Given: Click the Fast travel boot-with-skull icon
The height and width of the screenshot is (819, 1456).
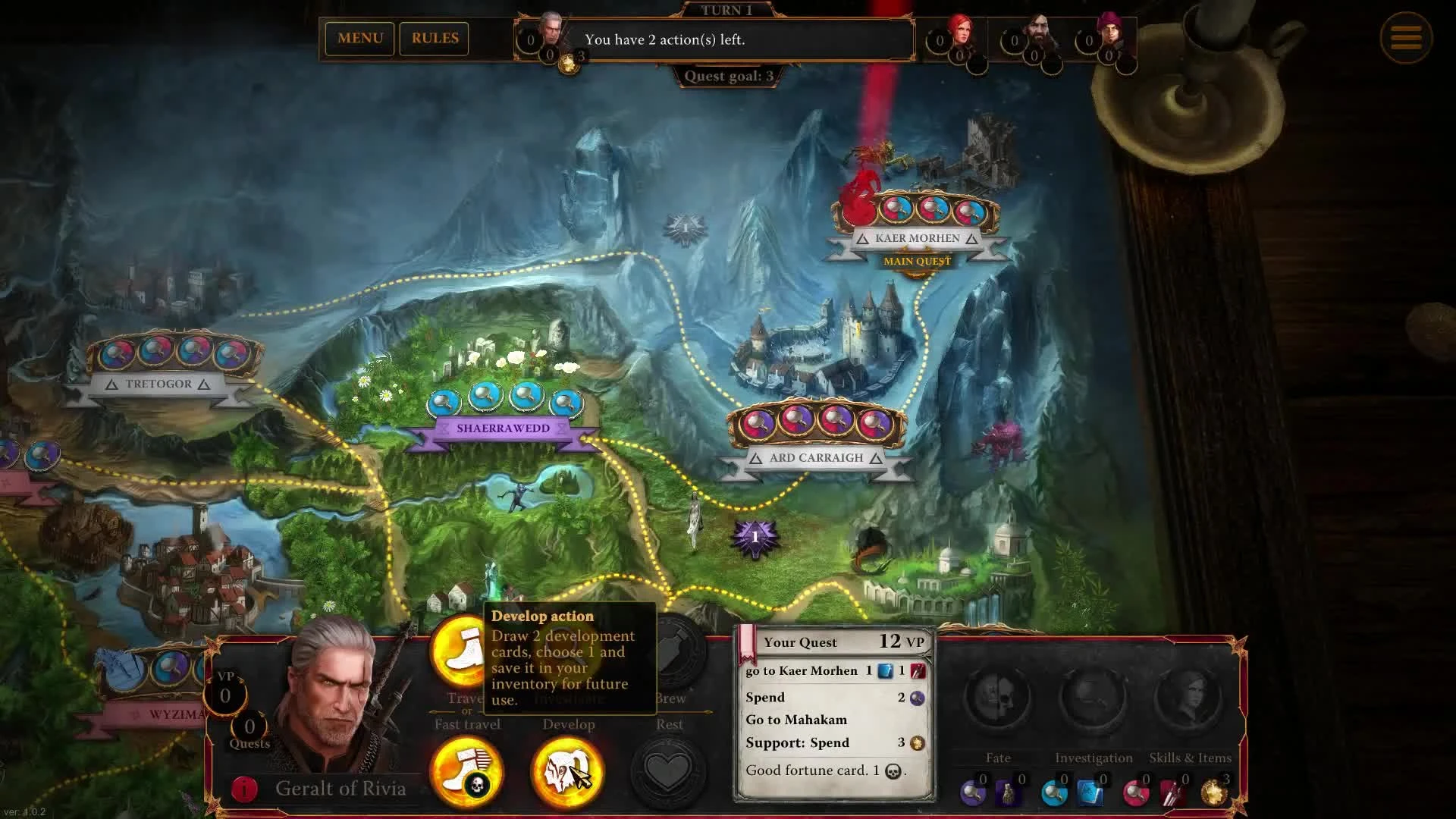Looking at the screenshot, I should click(466, 771).
